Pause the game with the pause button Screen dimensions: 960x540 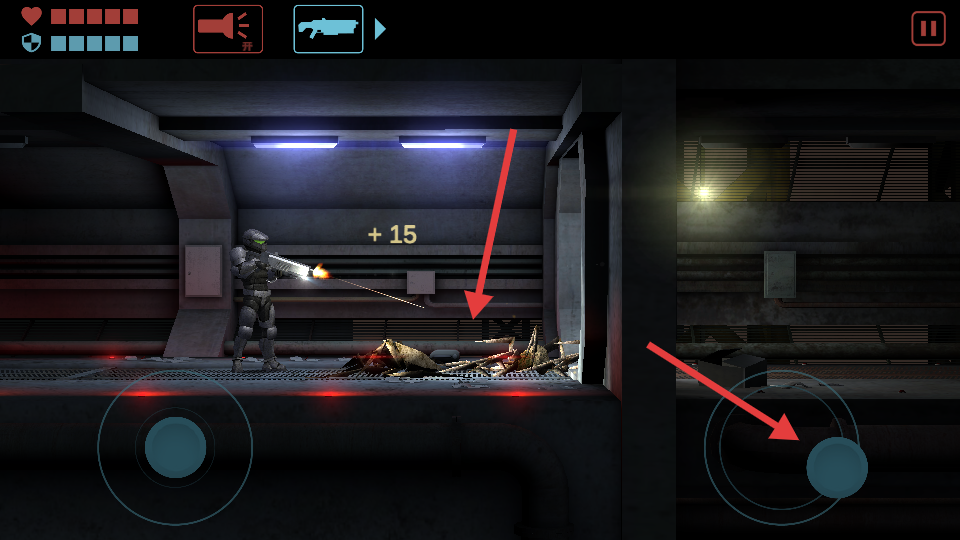[x=928, y=28]
